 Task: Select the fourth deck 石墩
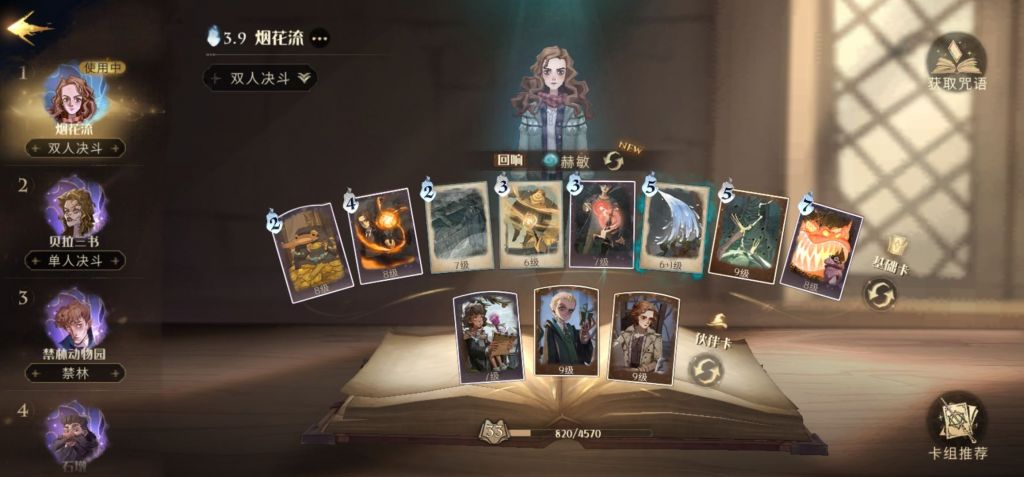coord(75,435)
